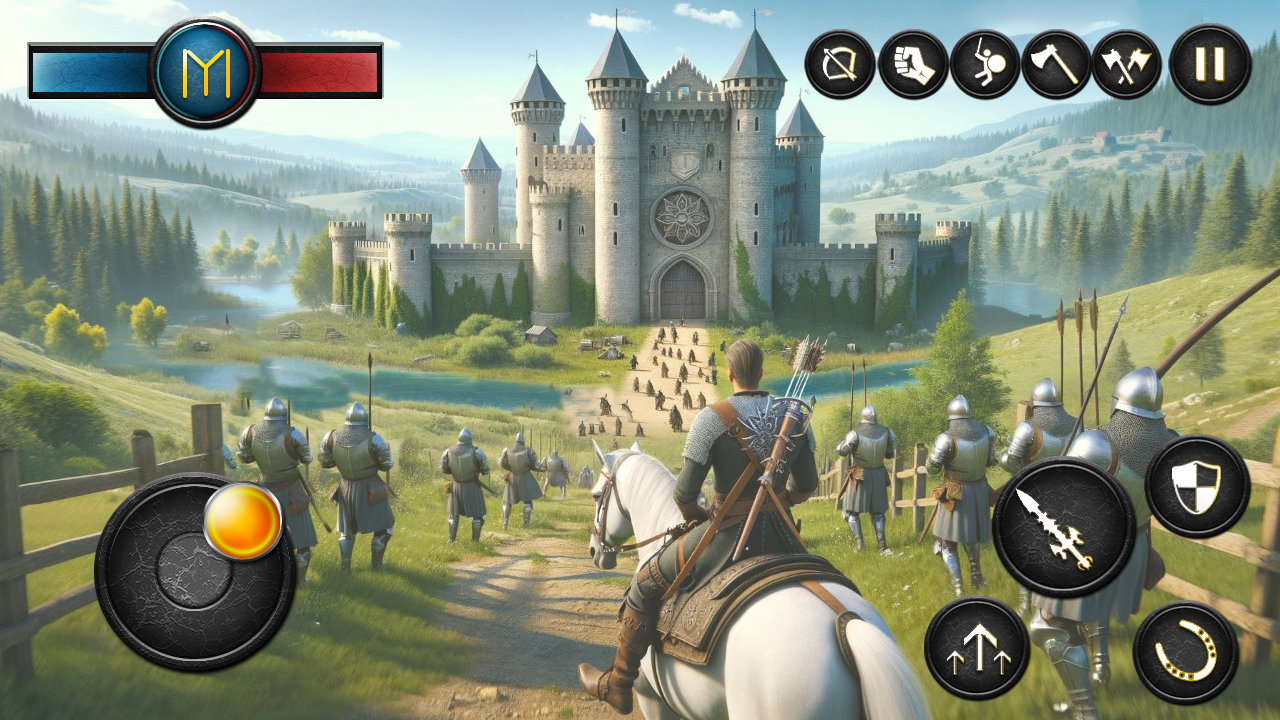Activate the checkered shield block button
Image resolution: width=1280 pixels, height=720 pixels.
pyautogui.click(x=1197, y=488)
